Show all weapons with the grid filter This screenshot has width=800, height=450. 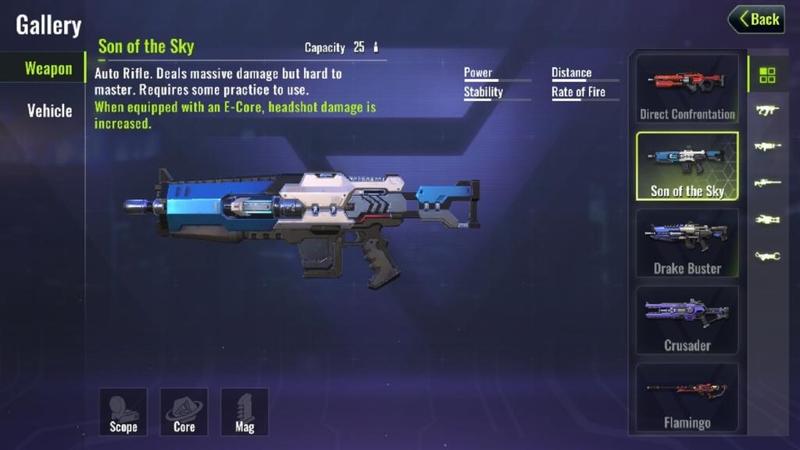pyautogui.click(x=768, y=76)
